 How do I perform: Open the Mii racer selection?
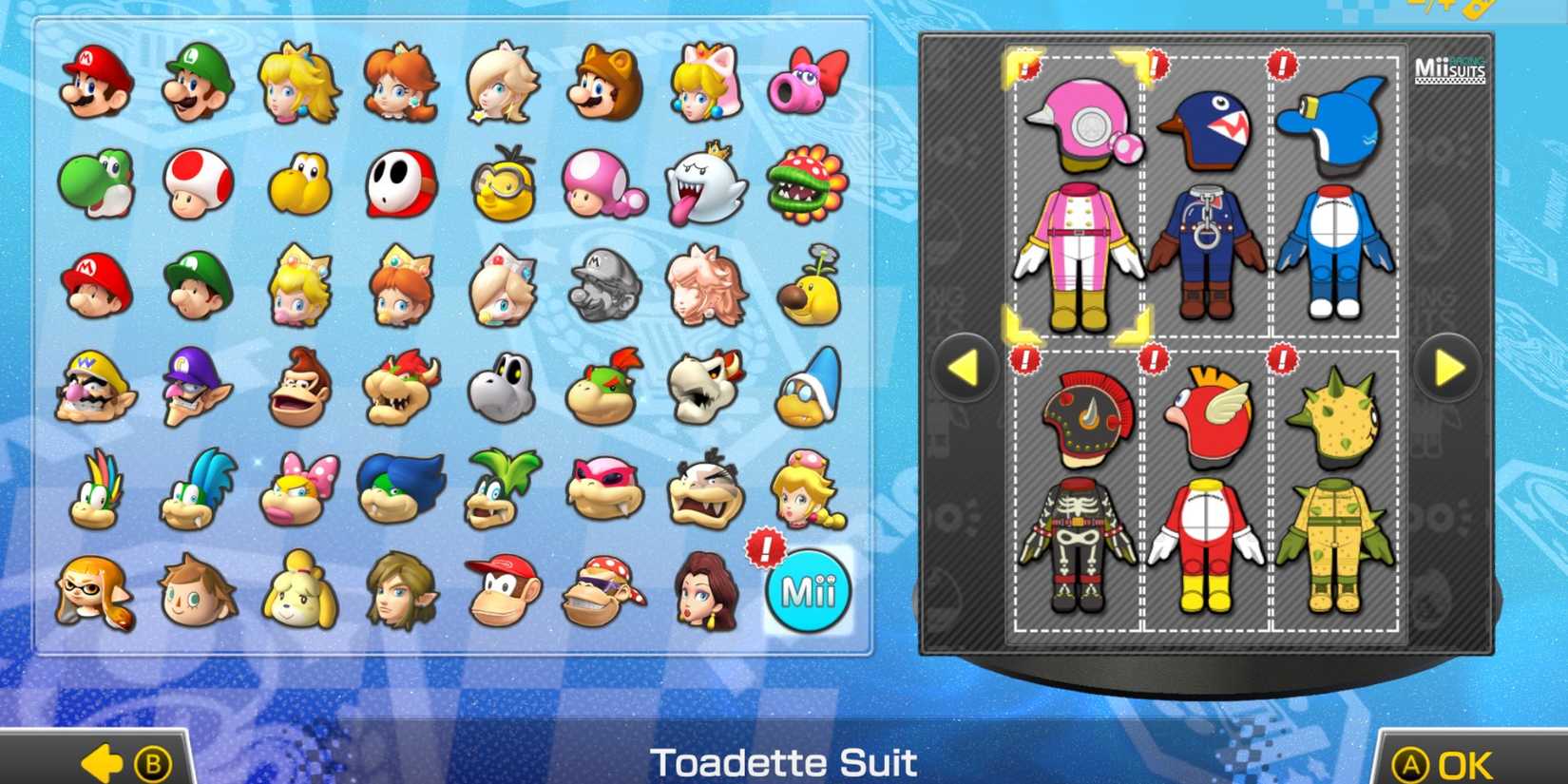point(806,589)
